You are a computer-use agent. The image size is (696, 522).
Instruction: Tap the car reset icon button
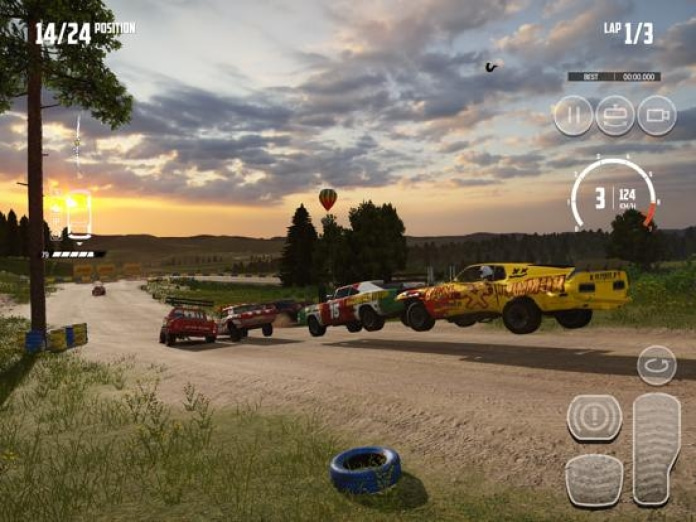point(615,115)
